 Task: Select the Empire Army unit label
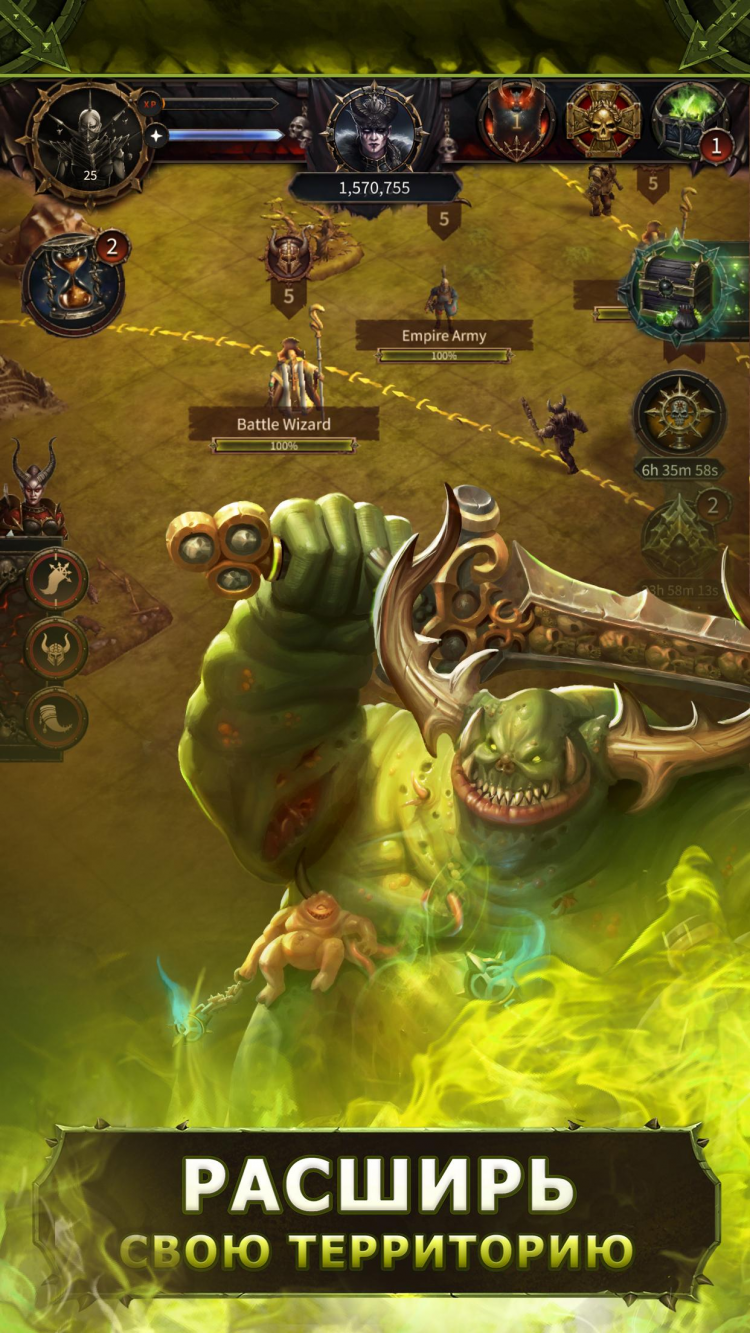[444, 336]
